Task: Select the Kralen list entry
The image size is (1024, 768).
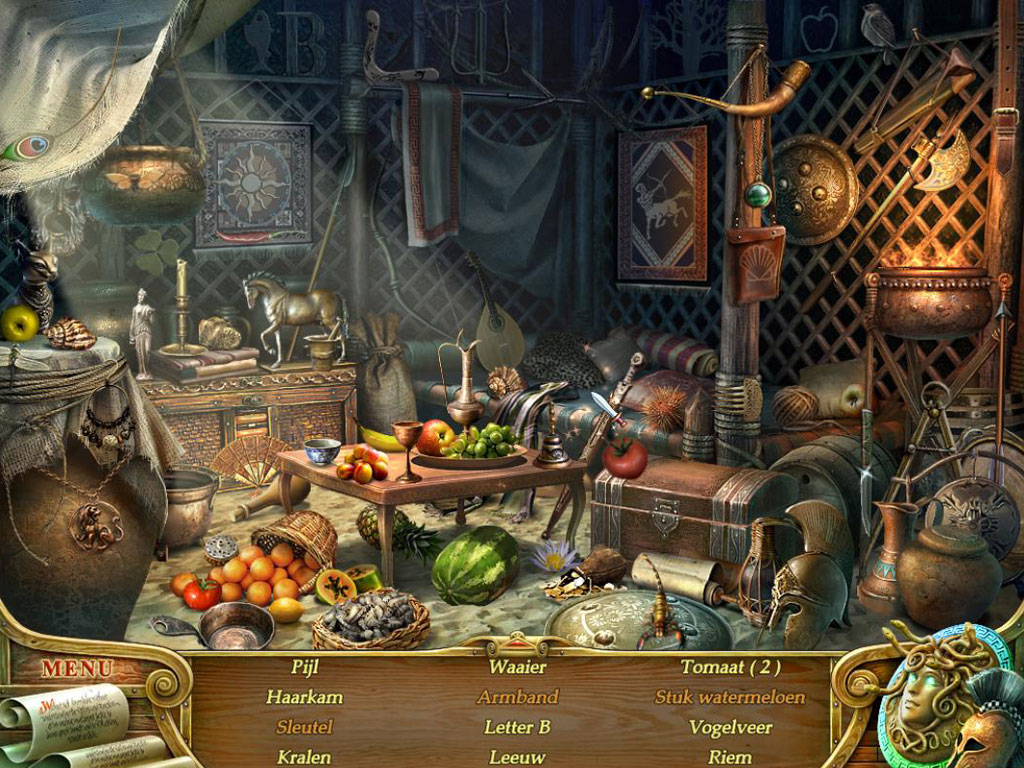Action: (305, 756)
